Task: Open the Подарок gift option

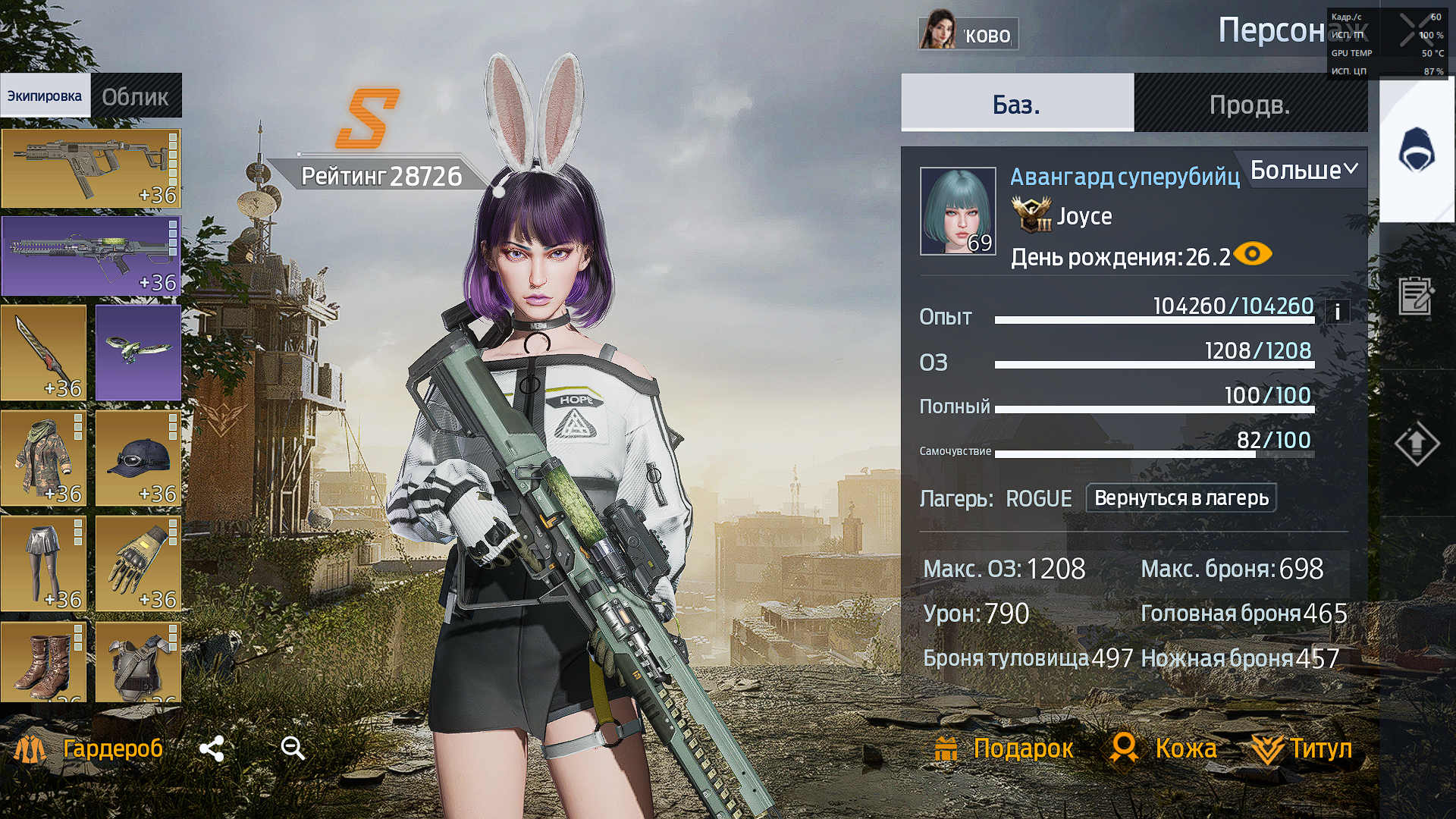Action: [1004, 749]
